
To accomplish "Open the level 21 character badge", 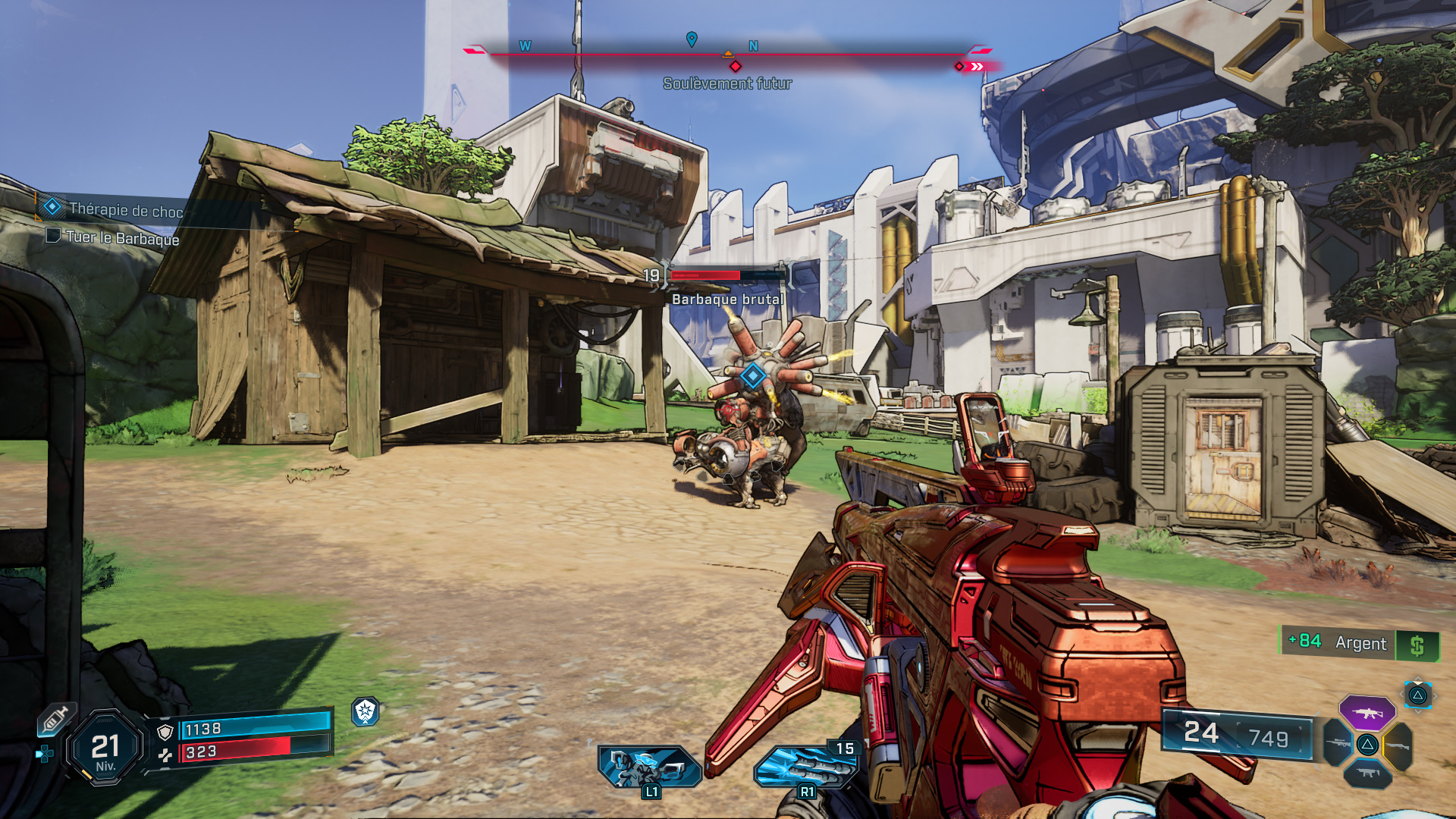I will (x=105, y=748).
